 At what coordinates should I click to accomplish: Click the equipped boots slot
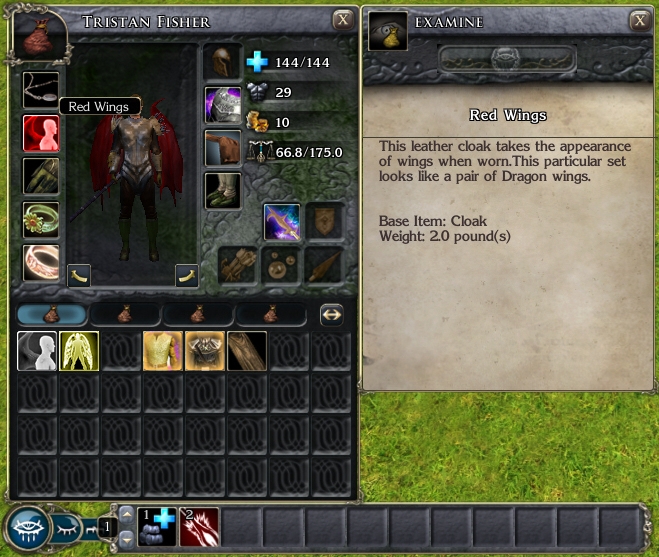coord(223,190)
